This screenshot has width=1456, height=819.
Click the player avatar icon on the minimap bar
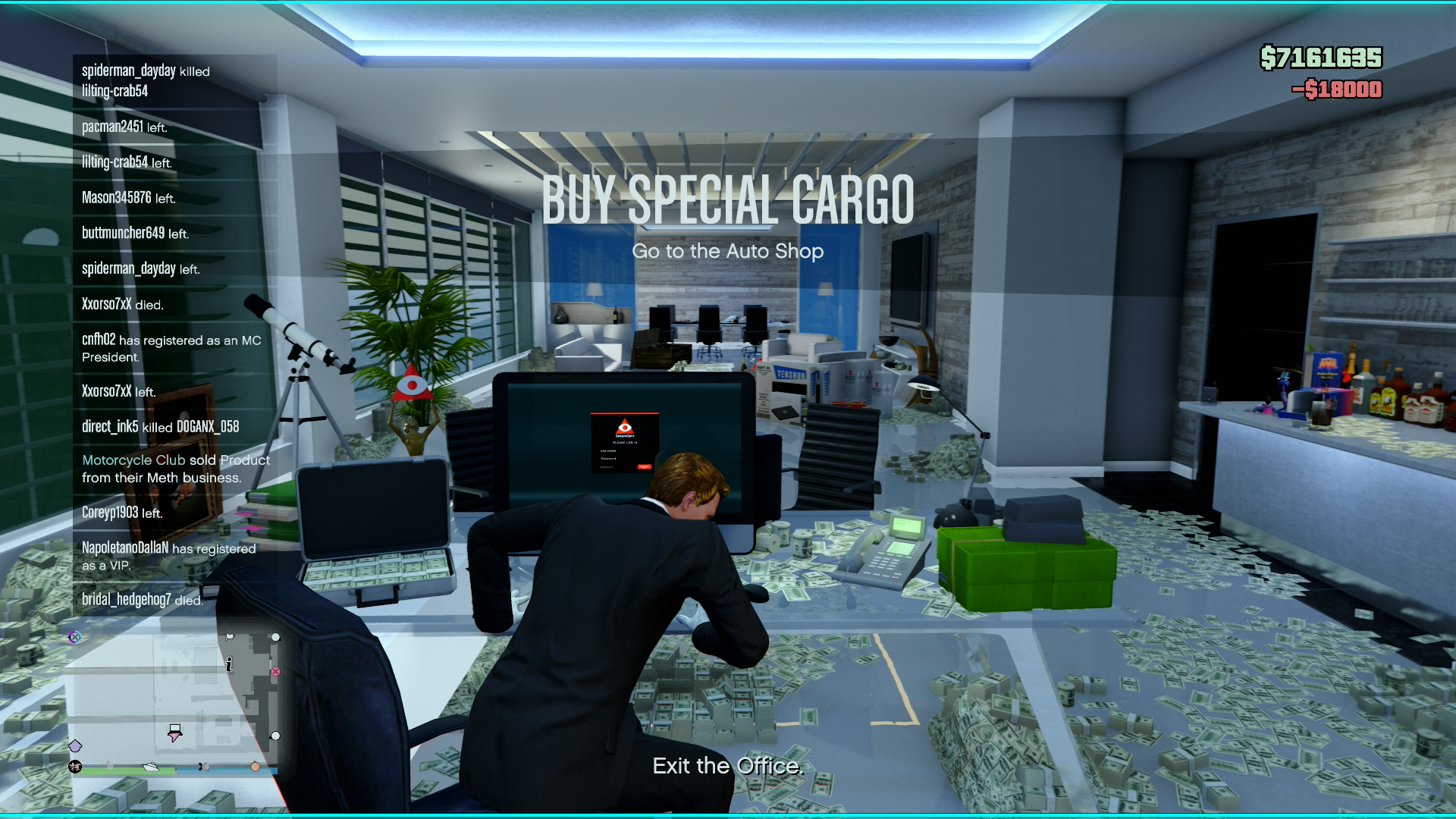(75, 767)
